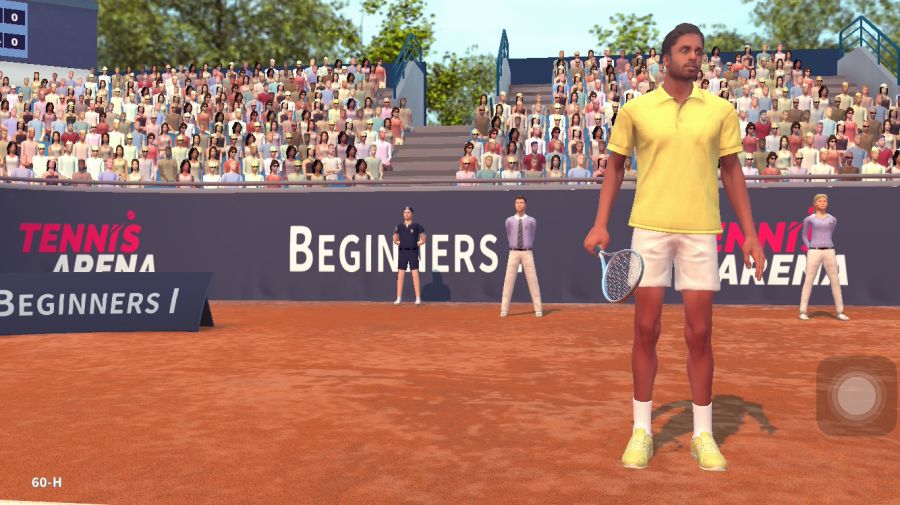Tap the virtual joystick control
900x505 pixels.
(856, 396)
